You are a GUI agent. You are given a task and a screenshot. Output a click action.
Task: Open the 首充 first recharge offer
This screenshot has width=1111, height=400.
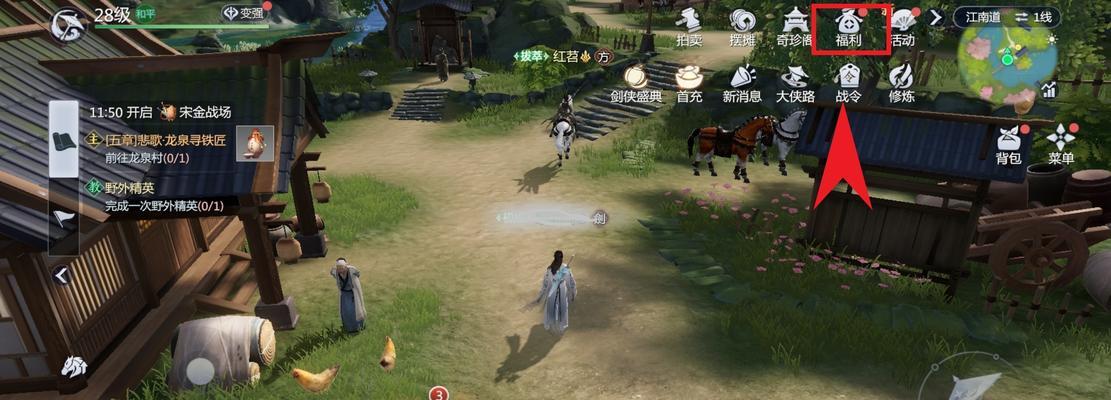point(689,83)
